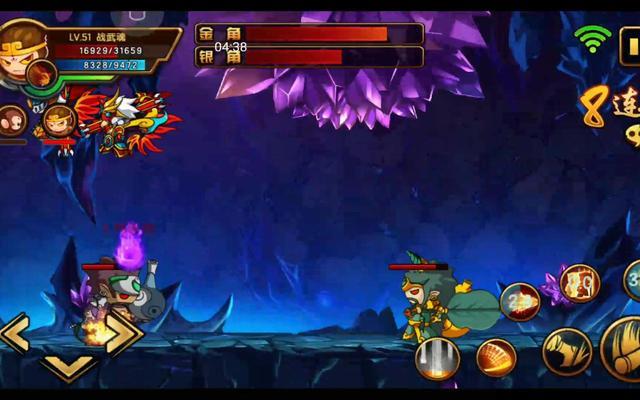Tap the flame emblem beside the hero portrait
The width and height of the screenshot is (640, 400).
pos(42,73)
